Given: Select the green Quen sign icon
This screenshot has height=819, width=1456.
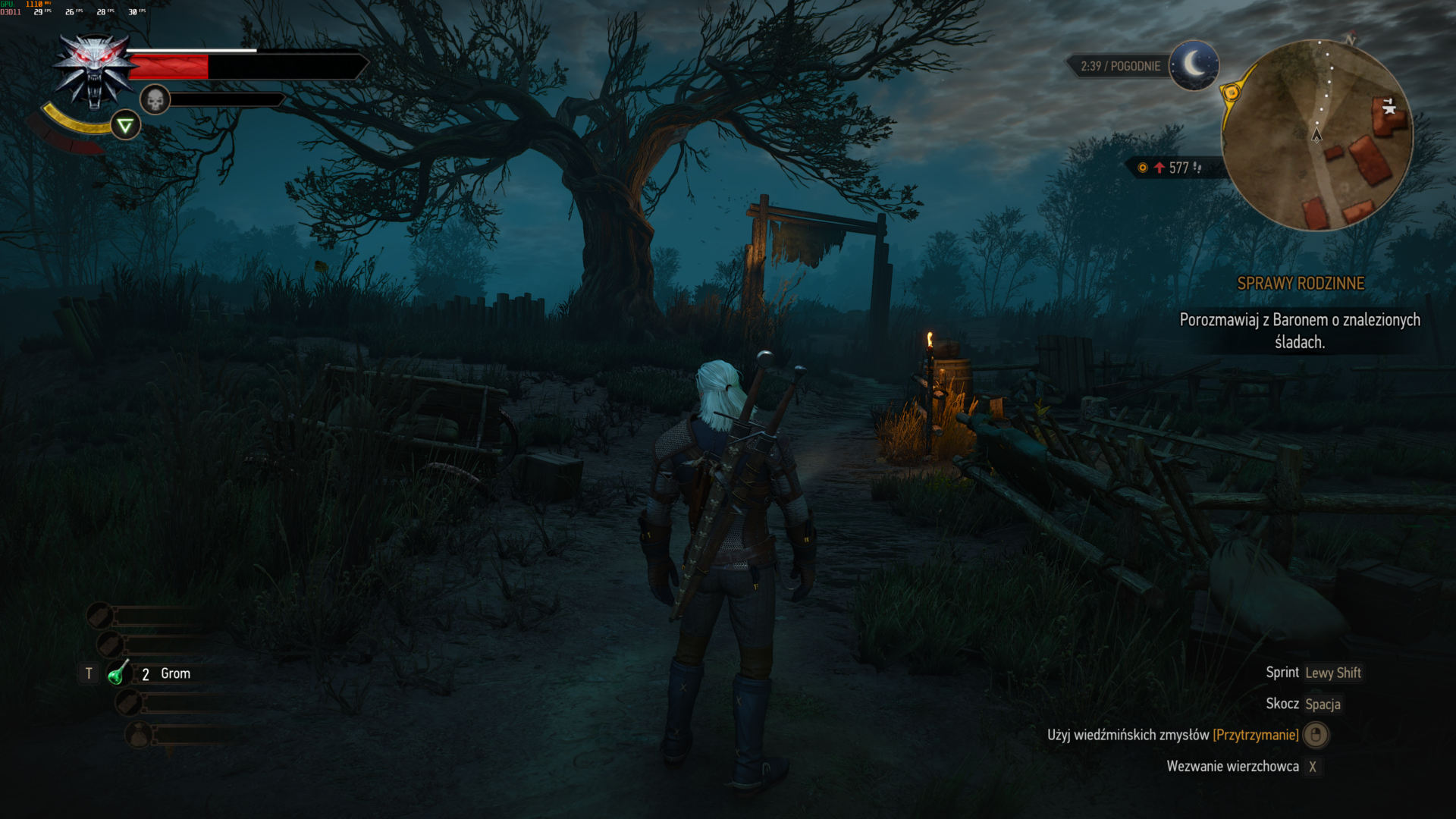Looking at the screenshot, I should tap(126, 126).
